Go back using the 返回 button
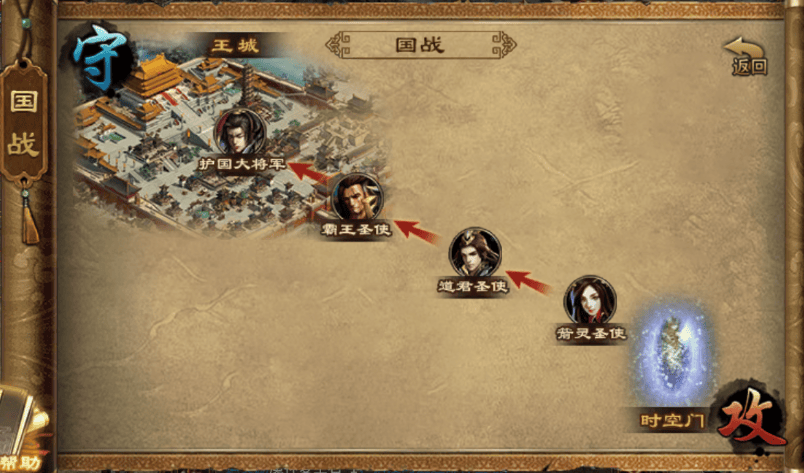The image size is (804, 473). click(747, 56)
